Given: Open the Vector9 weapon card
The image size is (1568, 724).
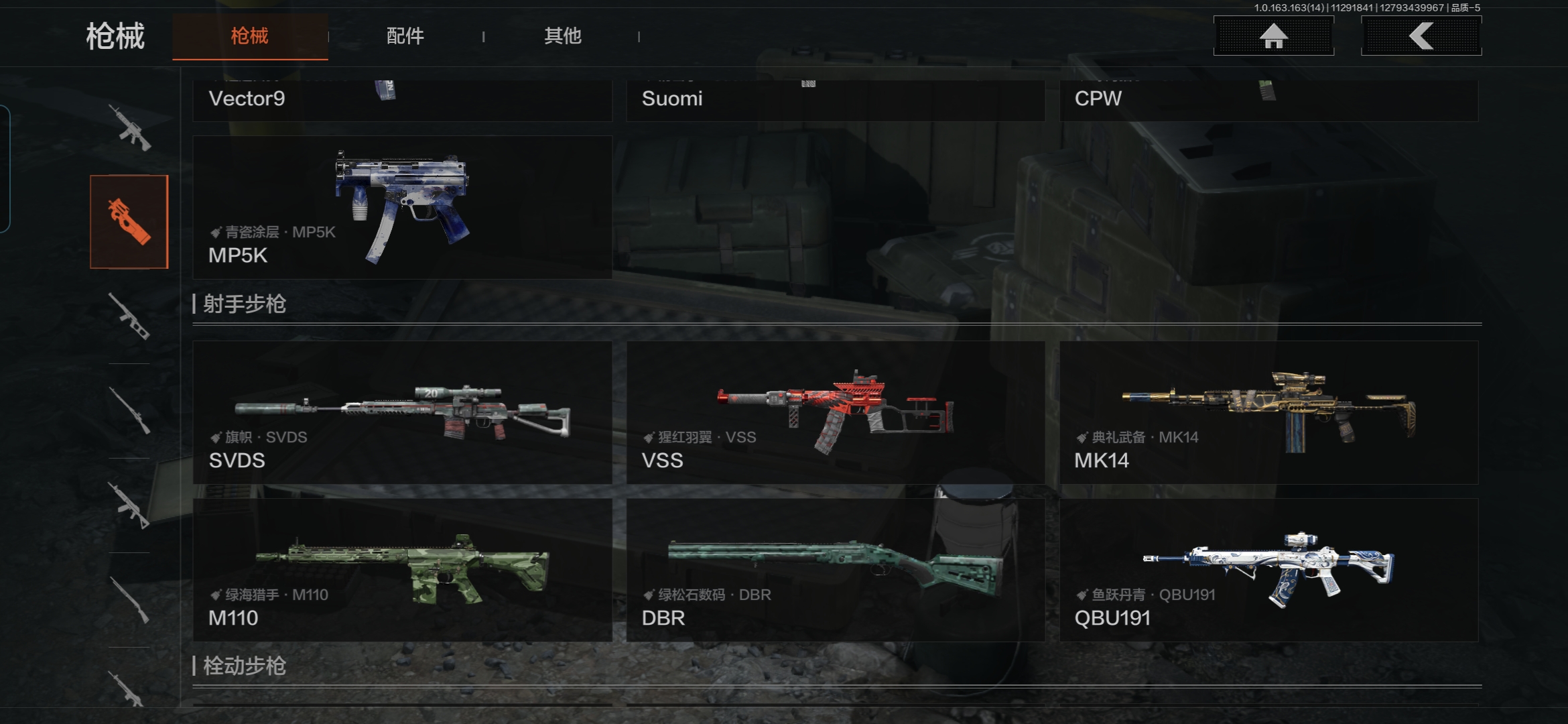Looking at the screenshot, I should 402,101.
